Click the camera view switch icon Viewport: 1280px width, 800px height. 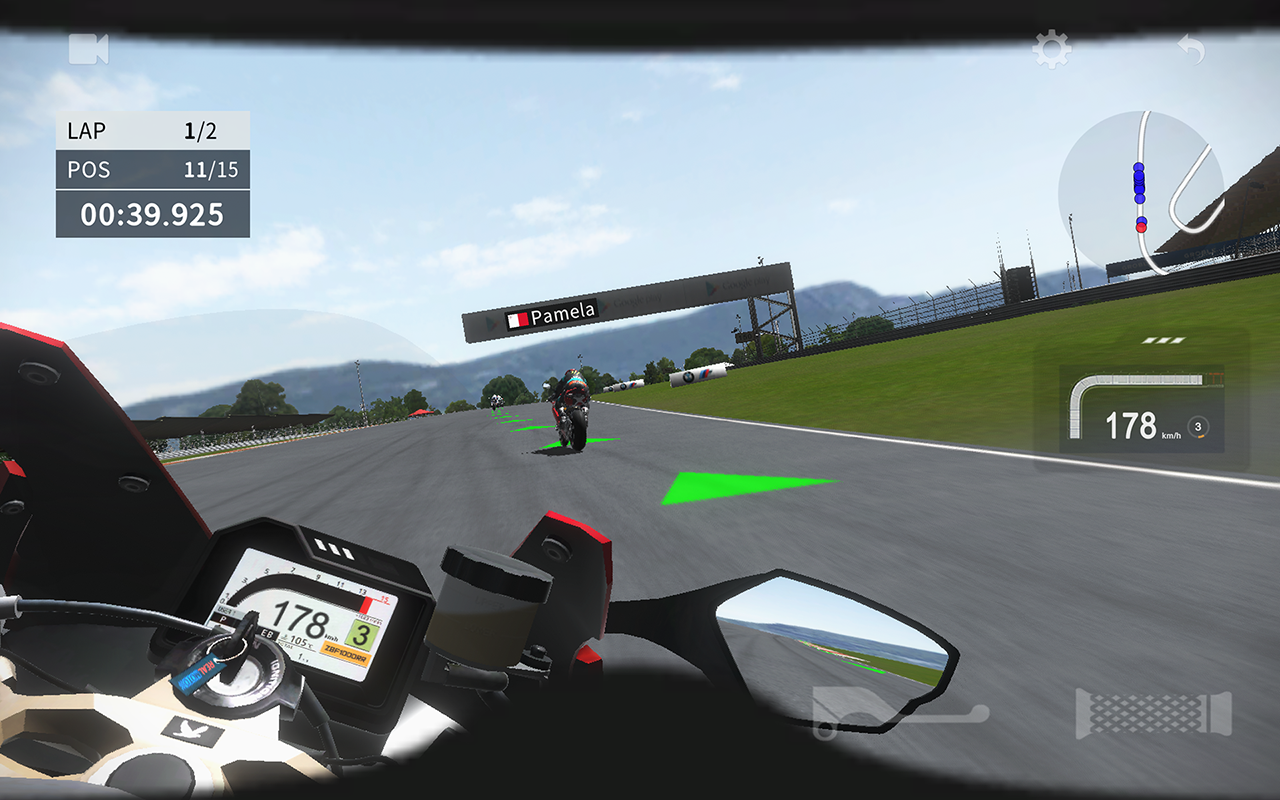90,47
